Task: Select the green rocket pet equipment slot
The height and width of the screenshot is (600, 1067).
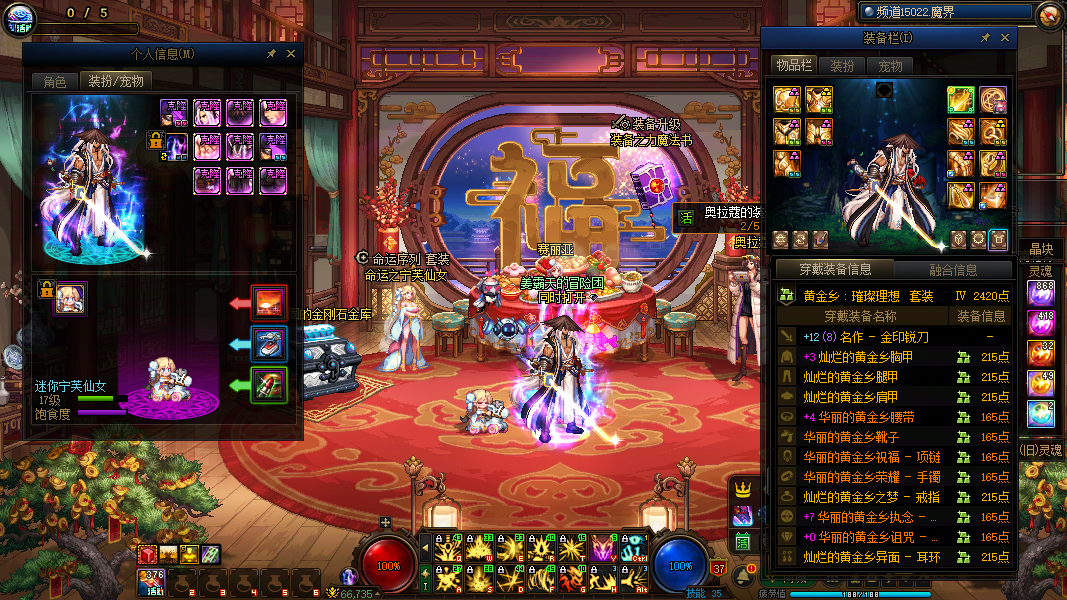Action: click(269, 385)
